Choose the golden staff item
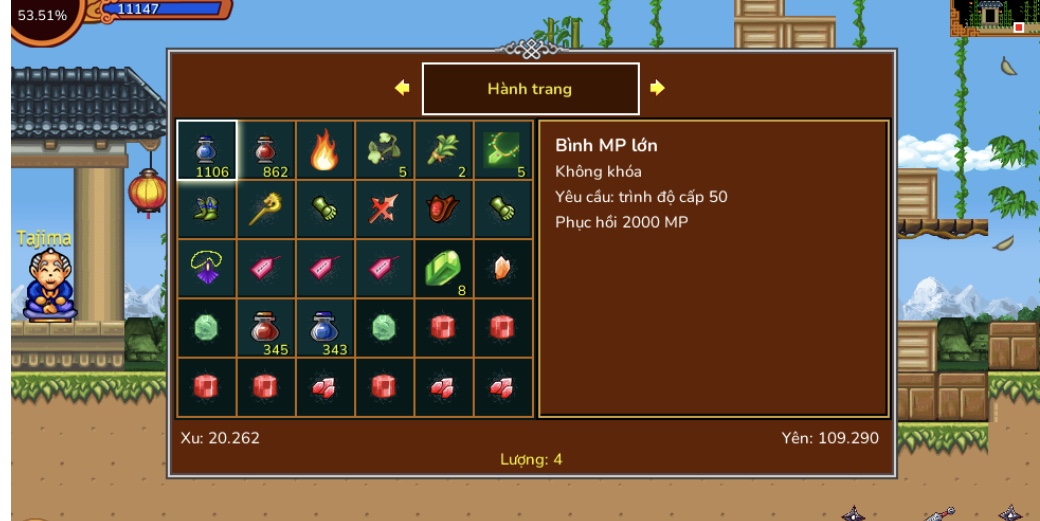1040x521 pixels. [266, 210]
